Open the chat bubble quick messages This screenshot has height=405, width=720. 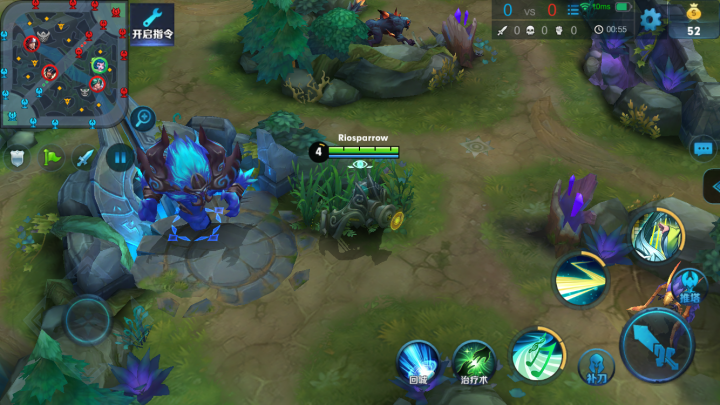[x=703, y=148]
